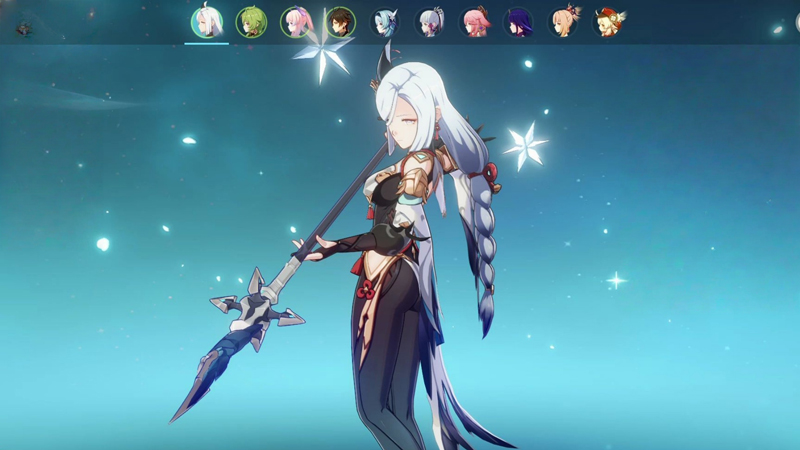800x450 pixels.
Task: Choose Yoimiya's blonde-haired portrait
Action: coord(564,22)
